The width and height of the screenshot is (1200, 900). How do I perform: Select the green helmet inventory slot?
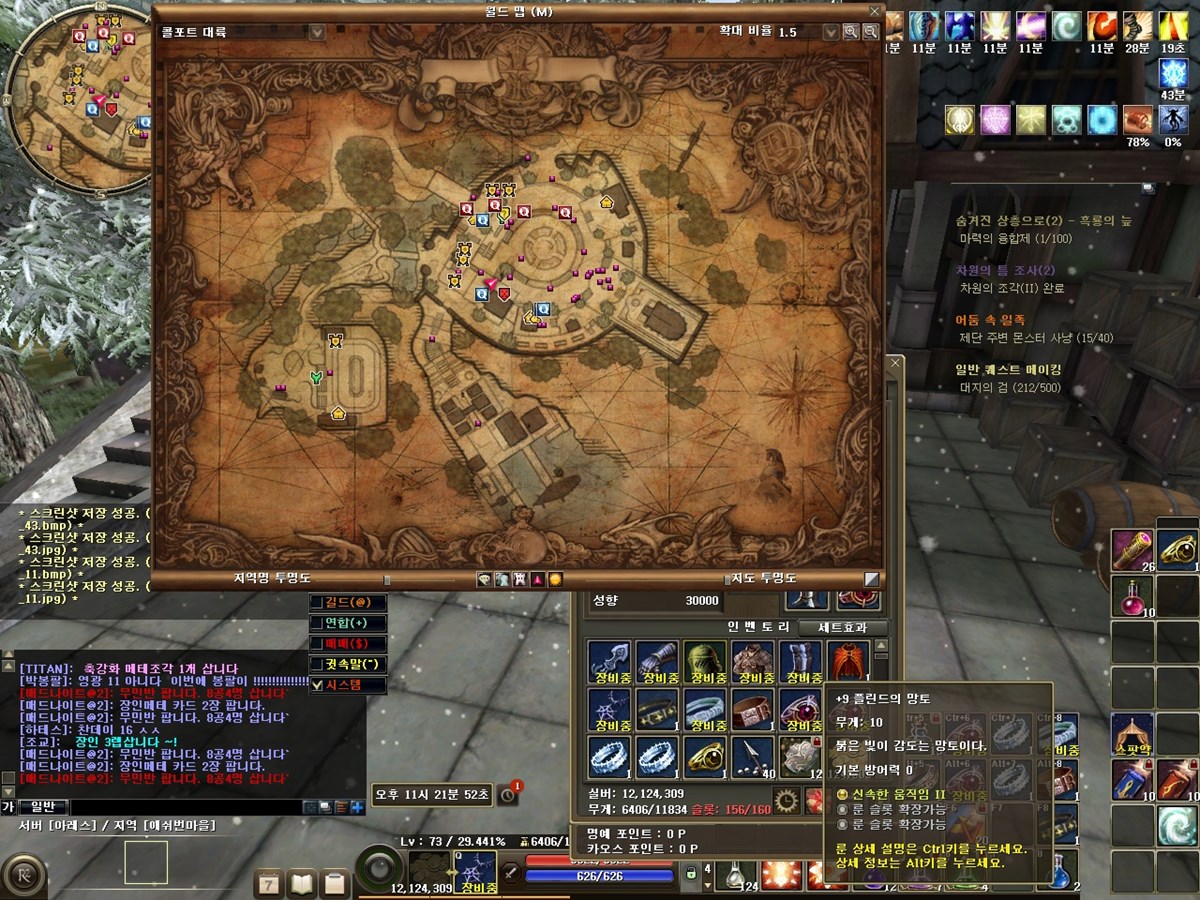pyautogui.click(x=705, y=661)
